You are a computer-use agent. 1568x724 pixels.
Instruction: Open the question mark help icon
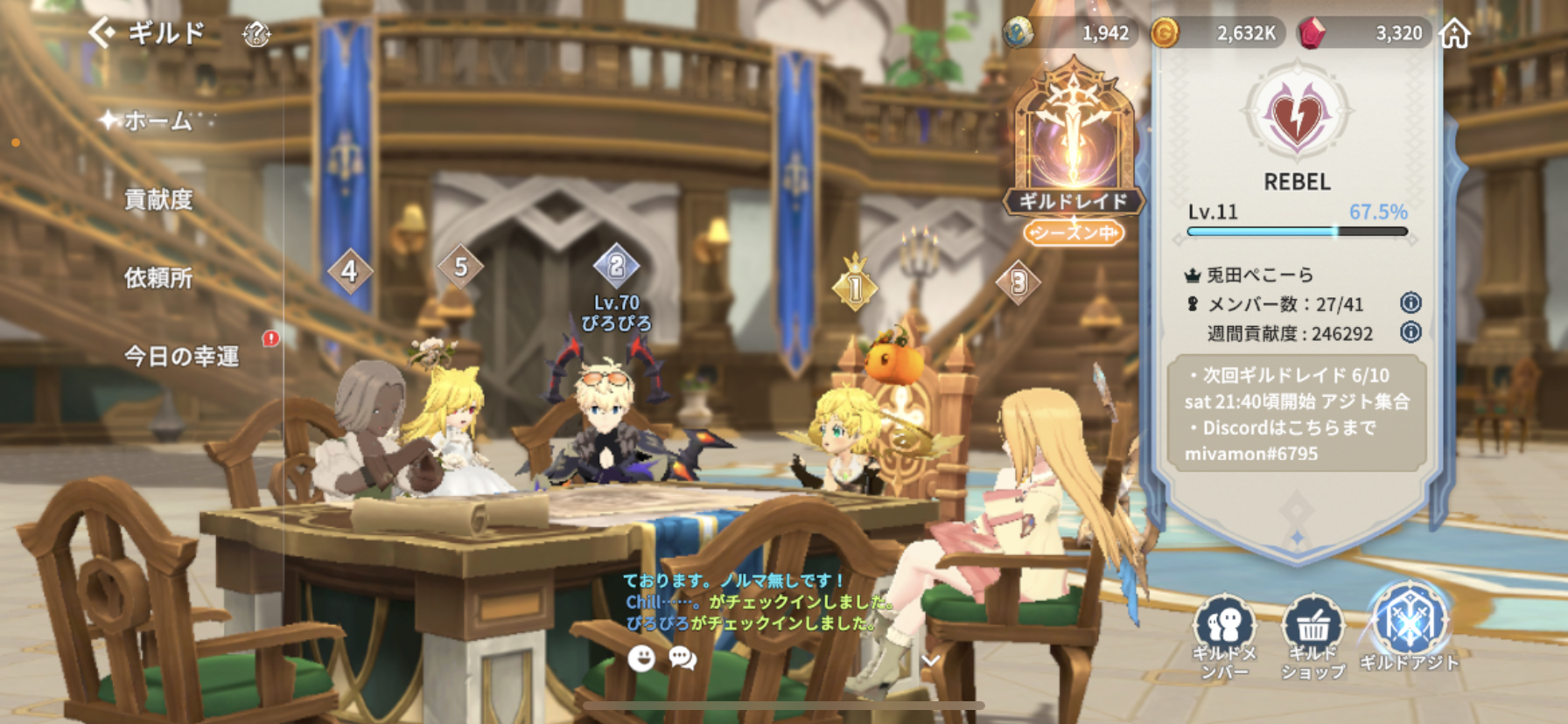pyautogui.click(x=255, y=35)
